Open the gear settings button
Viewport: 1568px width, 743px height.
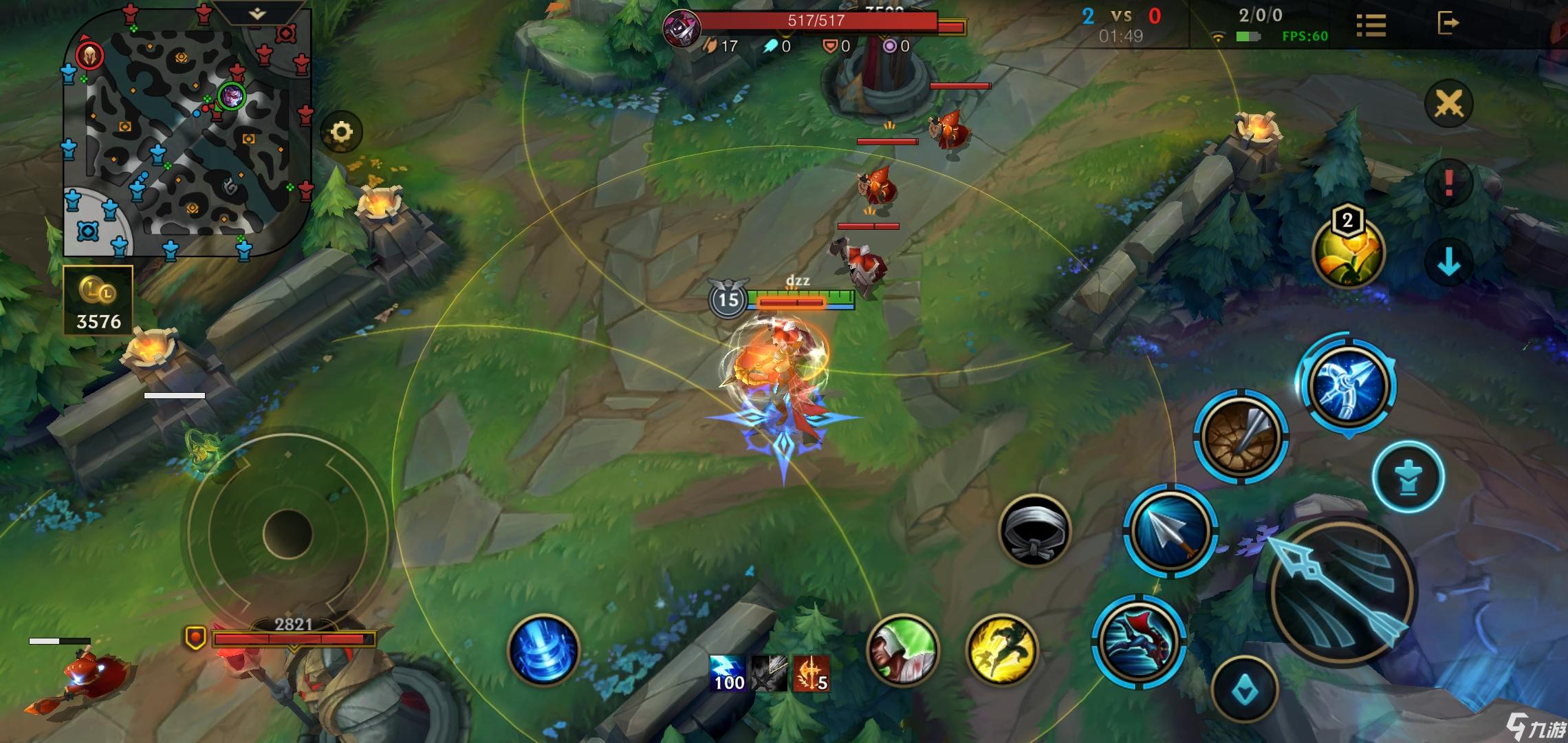tap(342, 131)
